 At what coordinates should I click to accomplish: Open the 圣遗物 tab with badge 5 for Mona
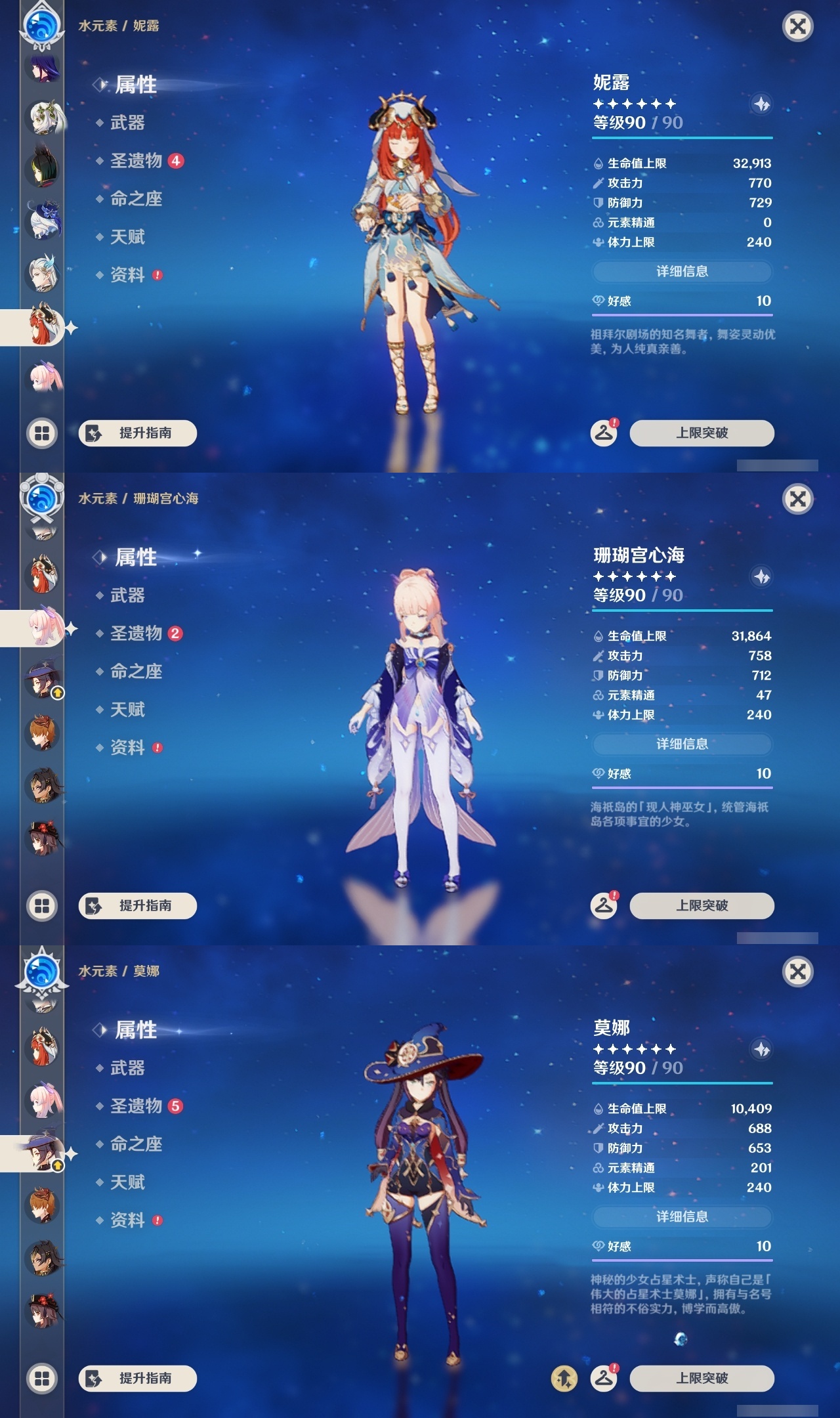(x=138, y=1105)
